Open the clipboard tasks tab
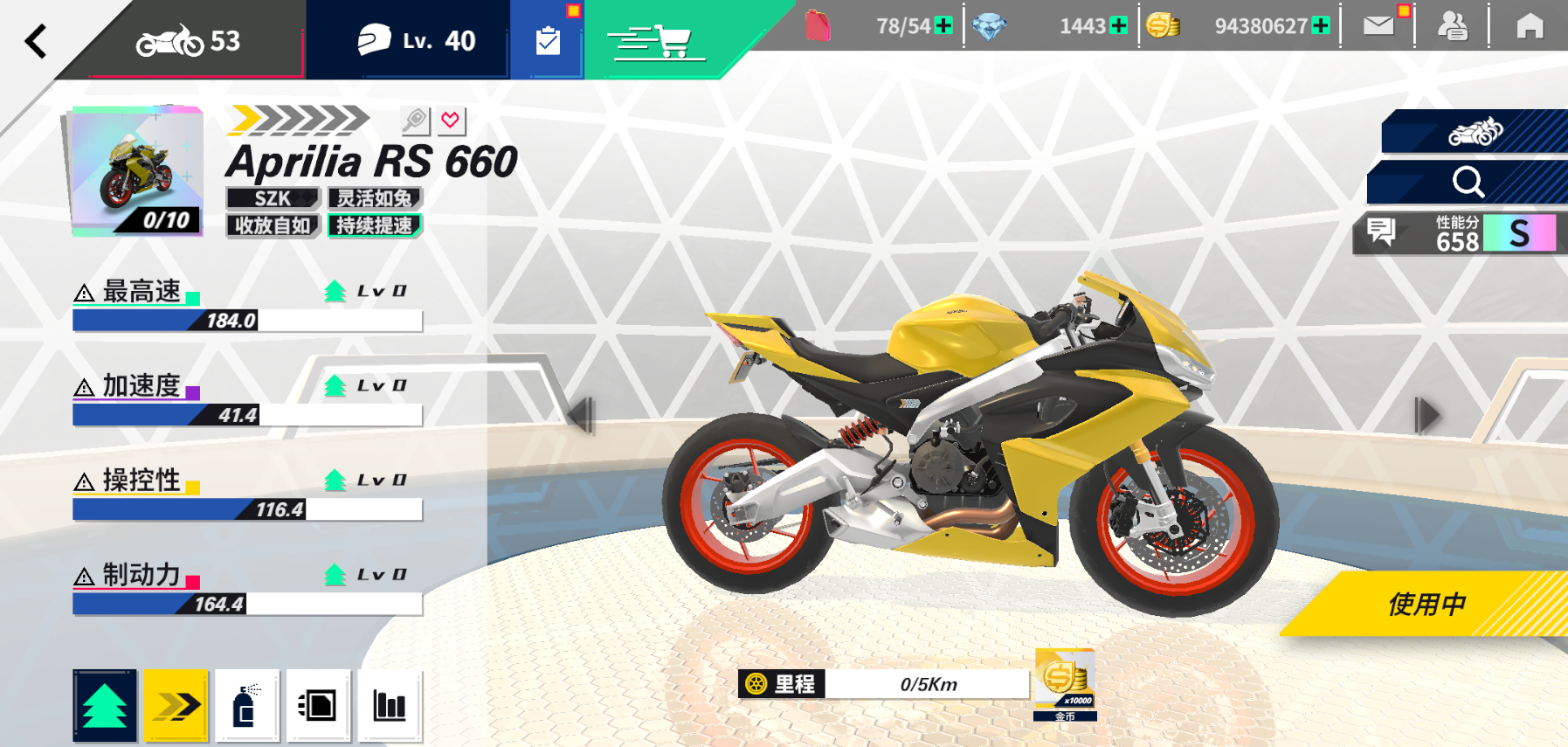1568x747 pixels. 548,40
